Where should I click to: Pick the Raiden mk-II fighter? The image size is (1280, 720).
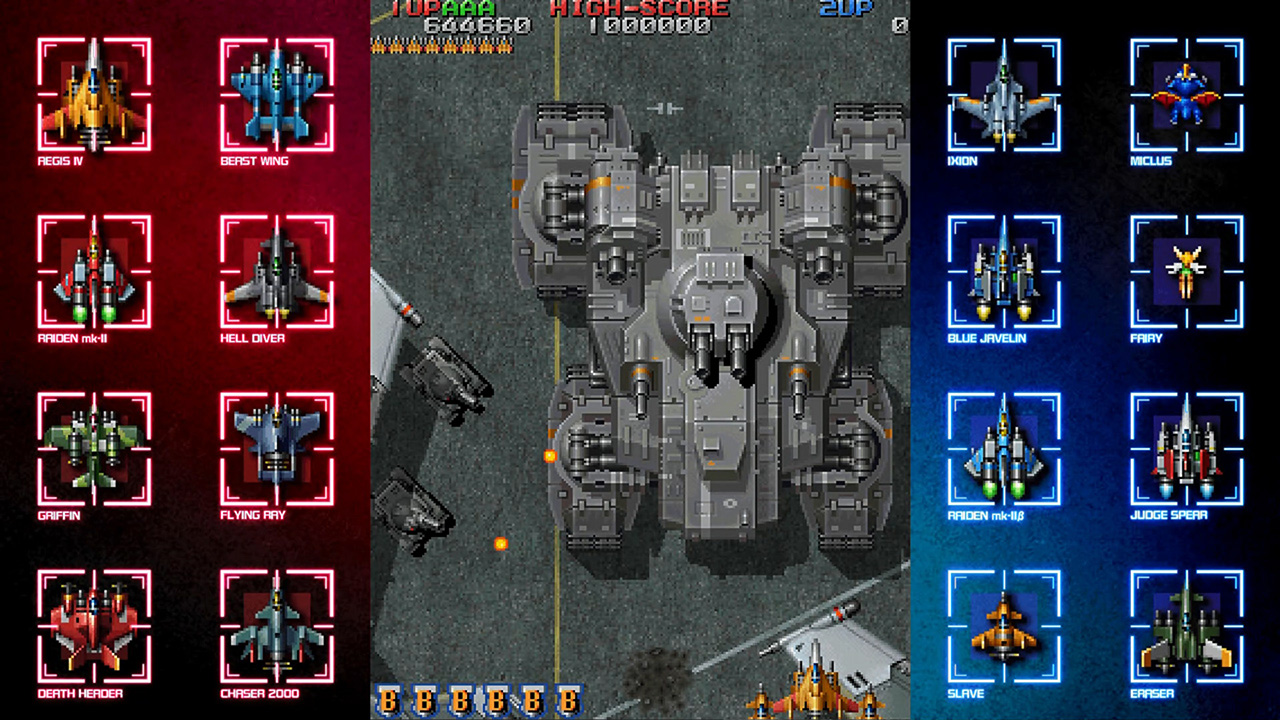pos(94,271)
